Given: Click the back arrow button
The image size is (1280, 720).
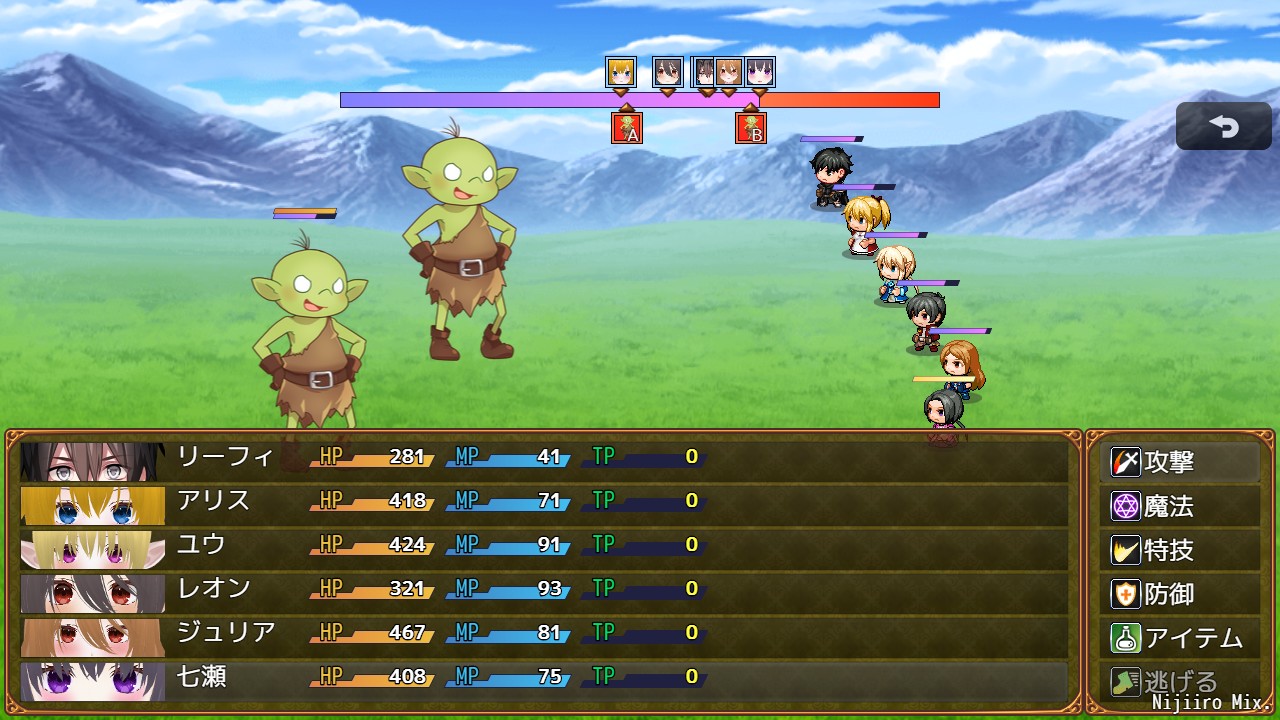Looking at the screenshot, I should point(1223,126).
